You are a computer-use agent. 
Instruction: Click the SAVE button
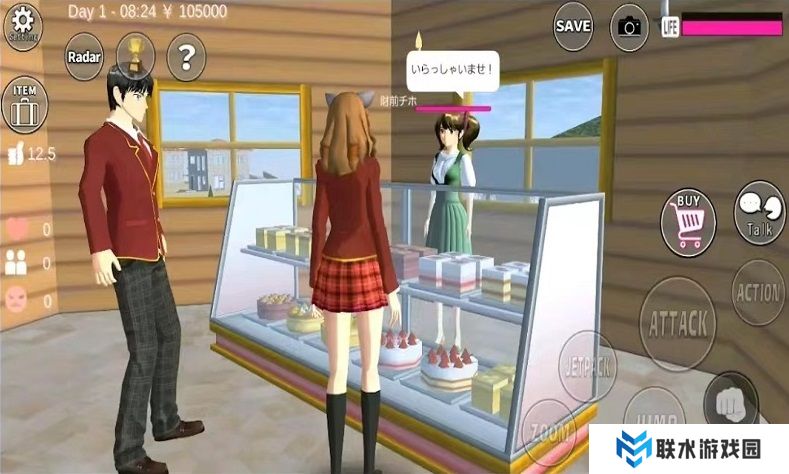click(x=573, y=26)
